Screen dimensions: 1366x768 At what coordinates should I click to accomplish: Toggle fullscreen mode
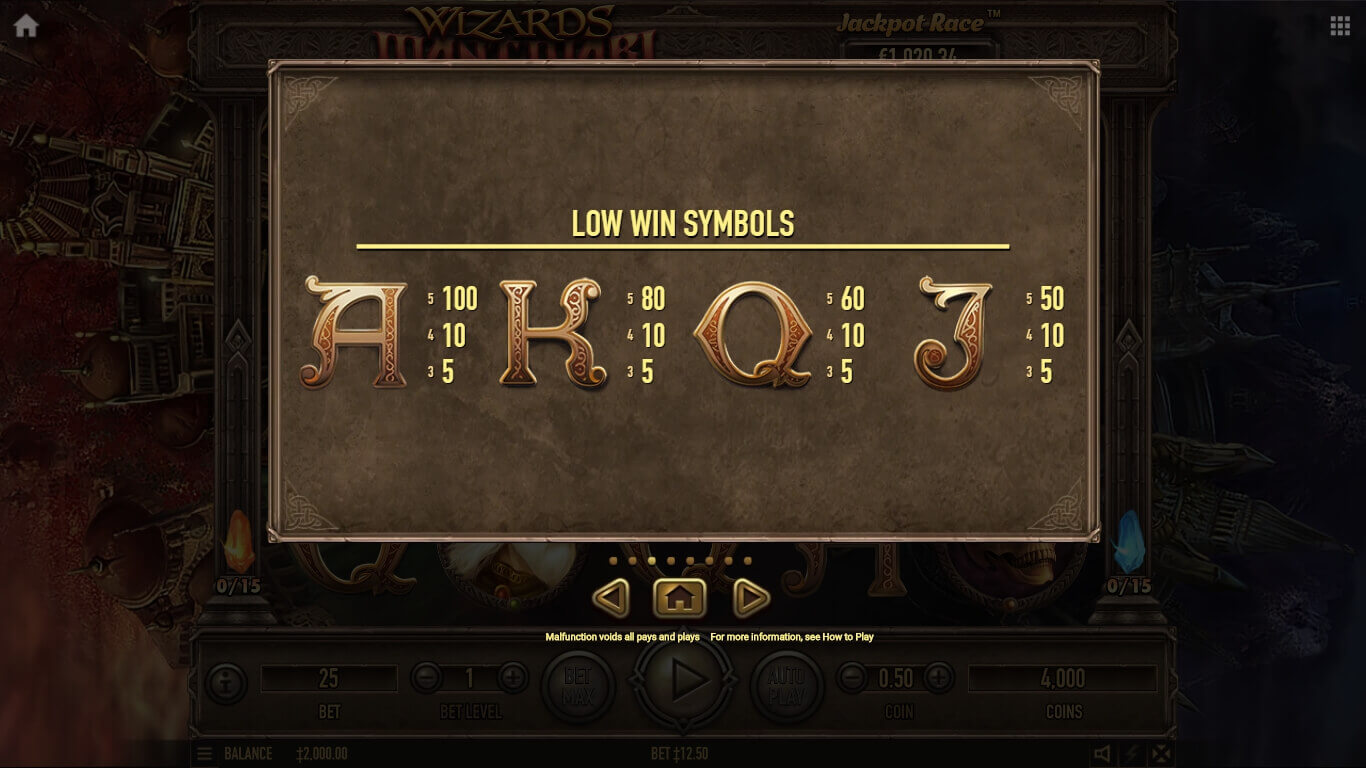pyautogui.click(x=1160, y=754)
